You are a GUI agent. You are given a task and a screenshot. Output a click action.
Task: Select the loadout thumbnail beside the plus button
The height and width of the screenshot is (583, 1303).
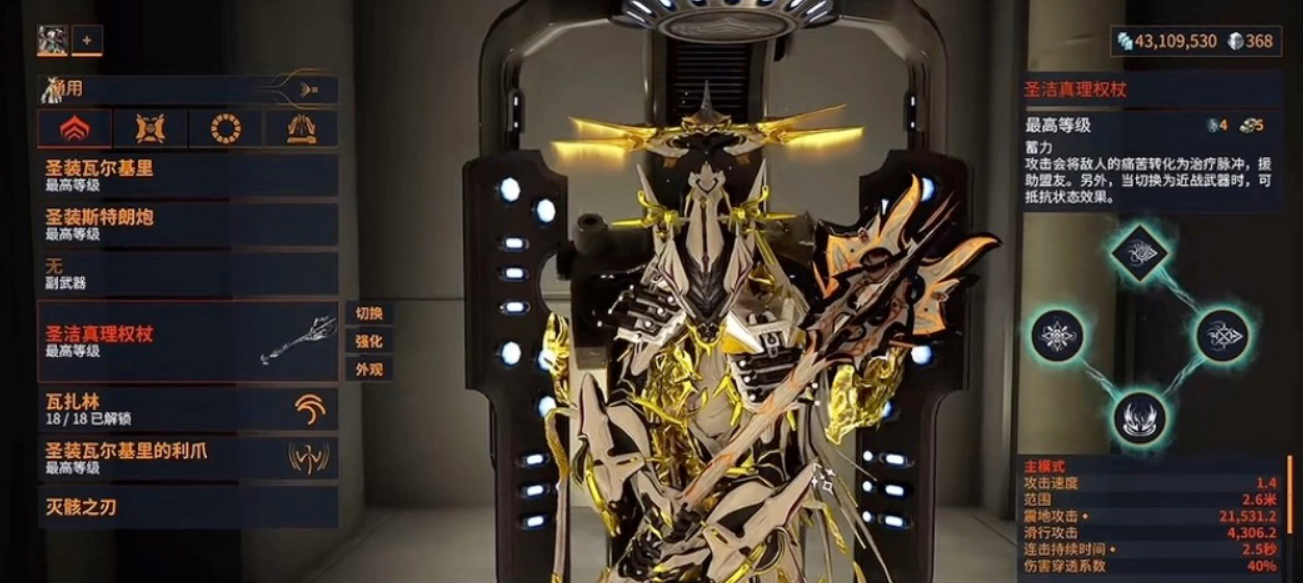point(52,40)
